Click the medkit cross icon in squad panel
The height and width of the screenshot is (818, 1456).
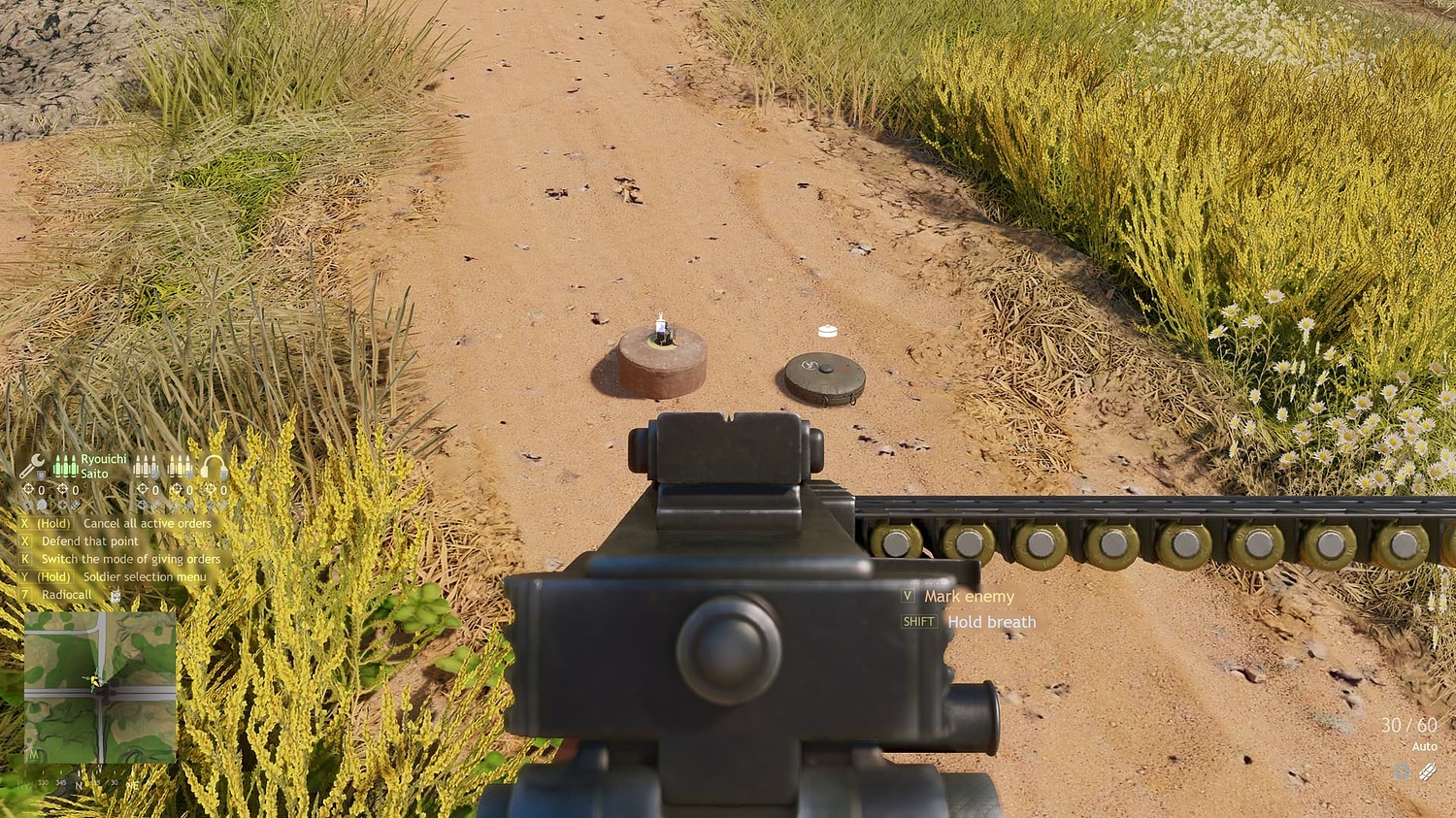[63, 505]
